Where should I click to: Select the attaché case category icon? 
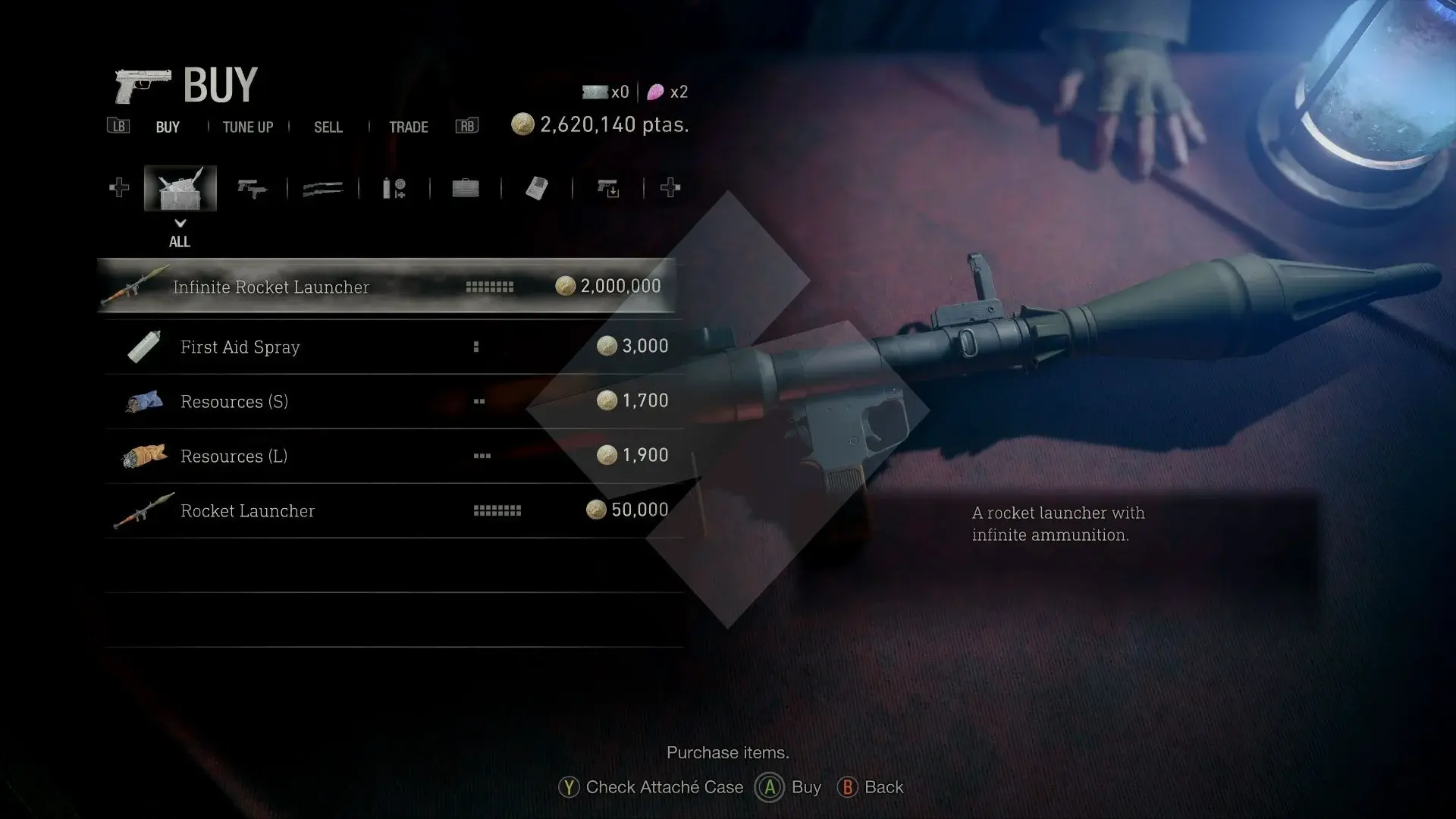click(465, 188)
